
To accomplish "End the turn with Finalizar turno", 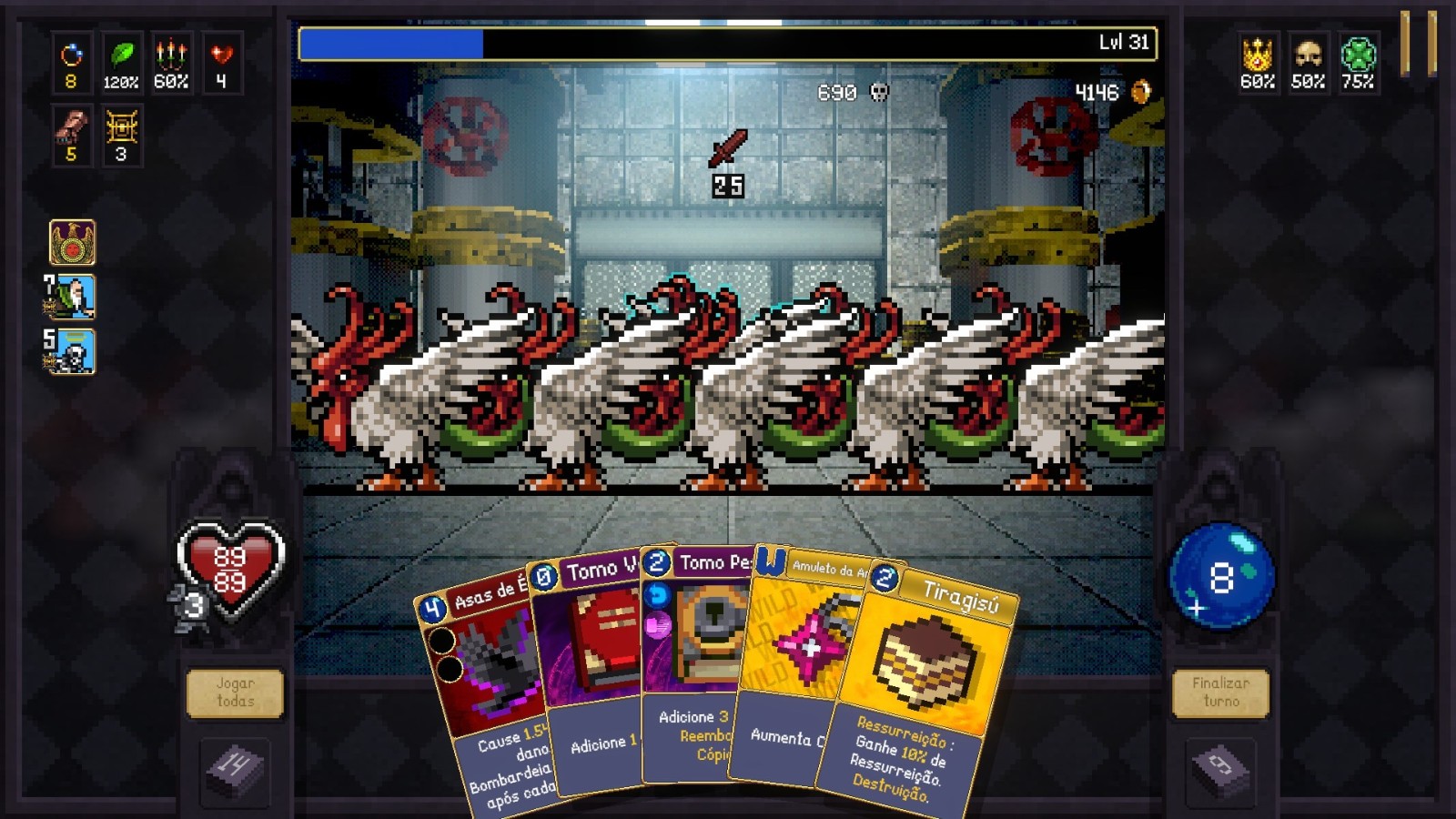I will [x=1220, y=693].
